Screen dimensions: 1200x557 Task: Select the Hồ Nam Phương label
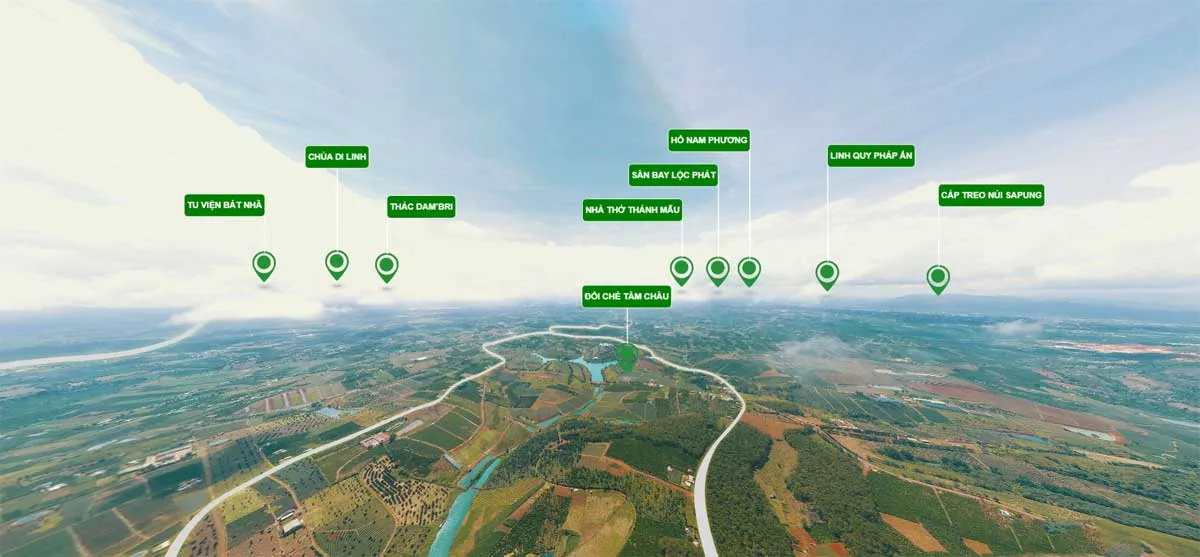coord(709,140)
